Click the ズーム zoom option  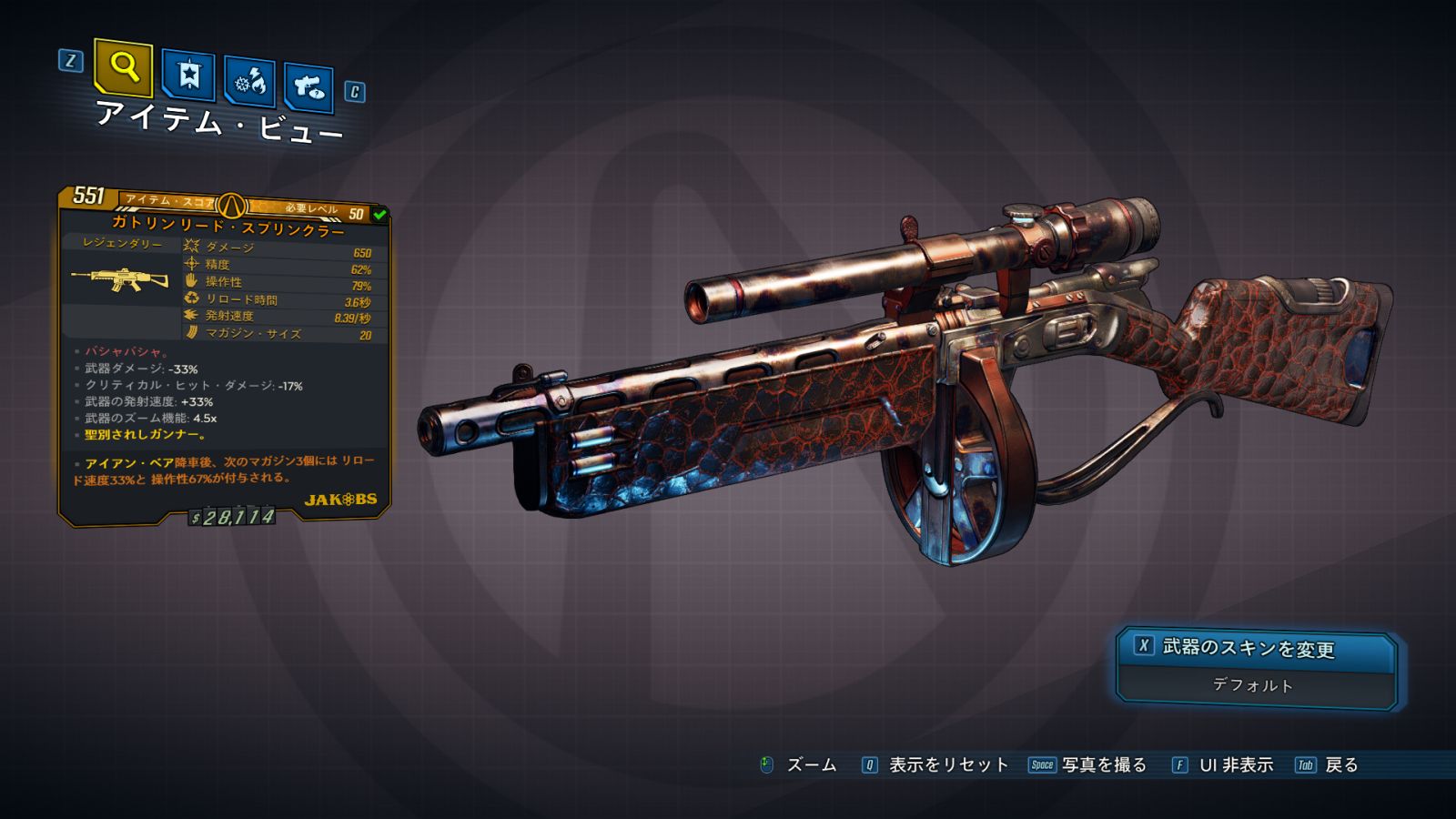(810, 765)
